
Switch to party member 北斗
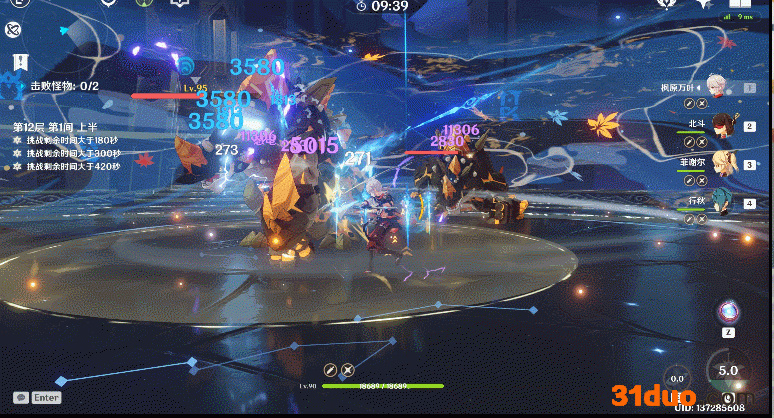coord(720,125)
